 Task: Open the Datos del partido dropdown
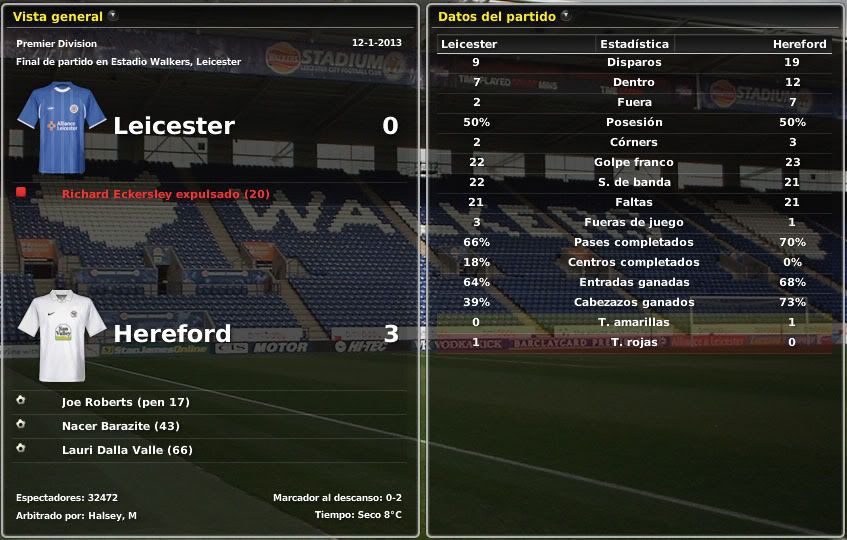tap(566, 16)
